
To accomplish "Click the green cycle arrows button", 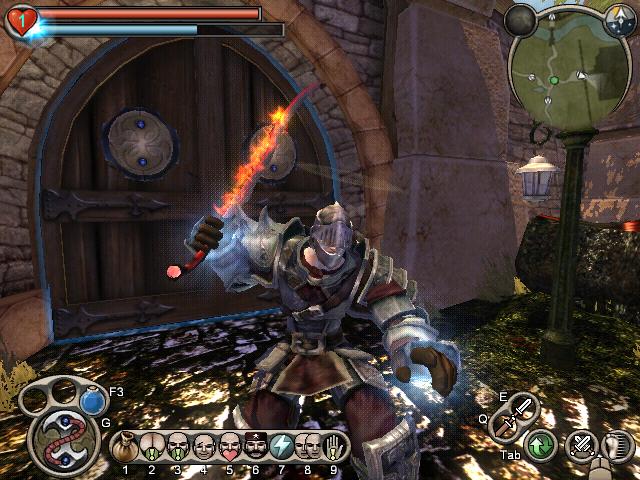I will point(541,445).
